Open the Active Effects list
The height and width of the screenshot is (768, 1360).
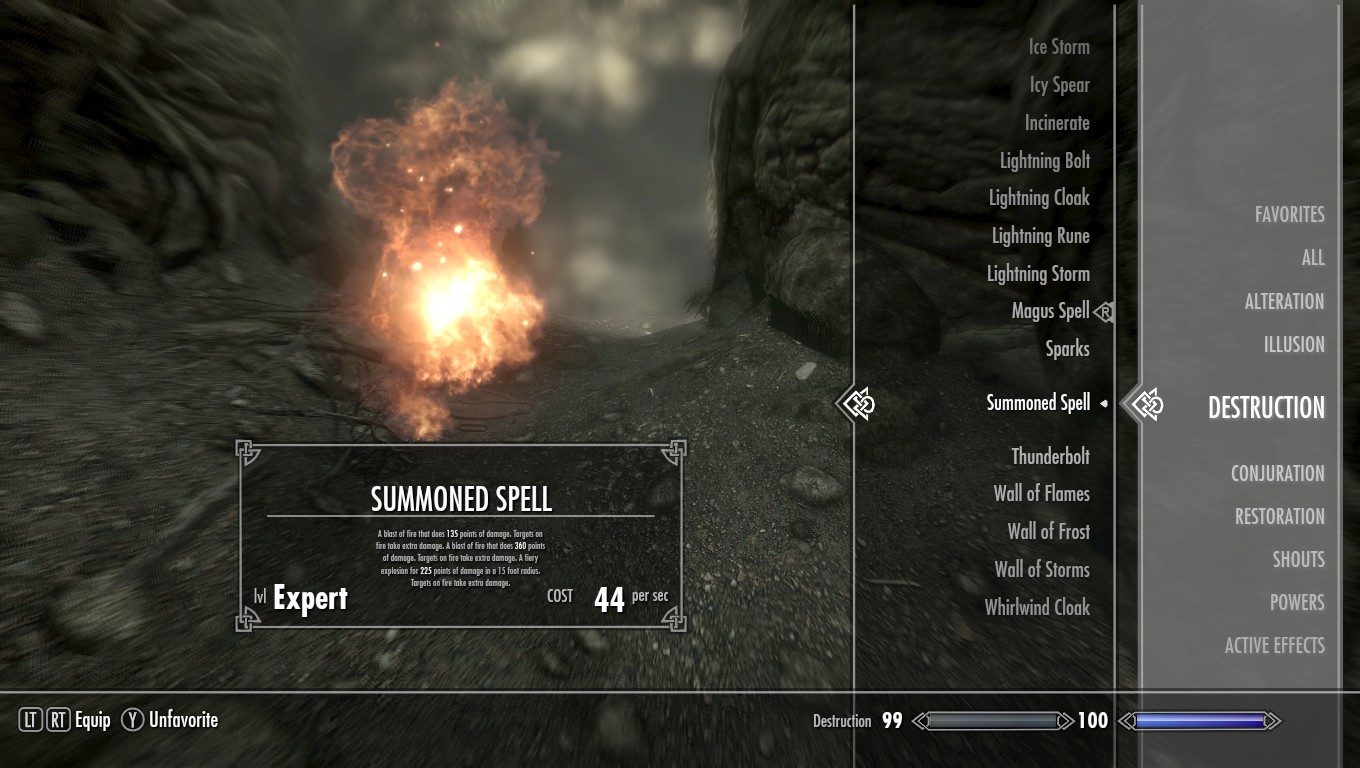(1274, 646)
